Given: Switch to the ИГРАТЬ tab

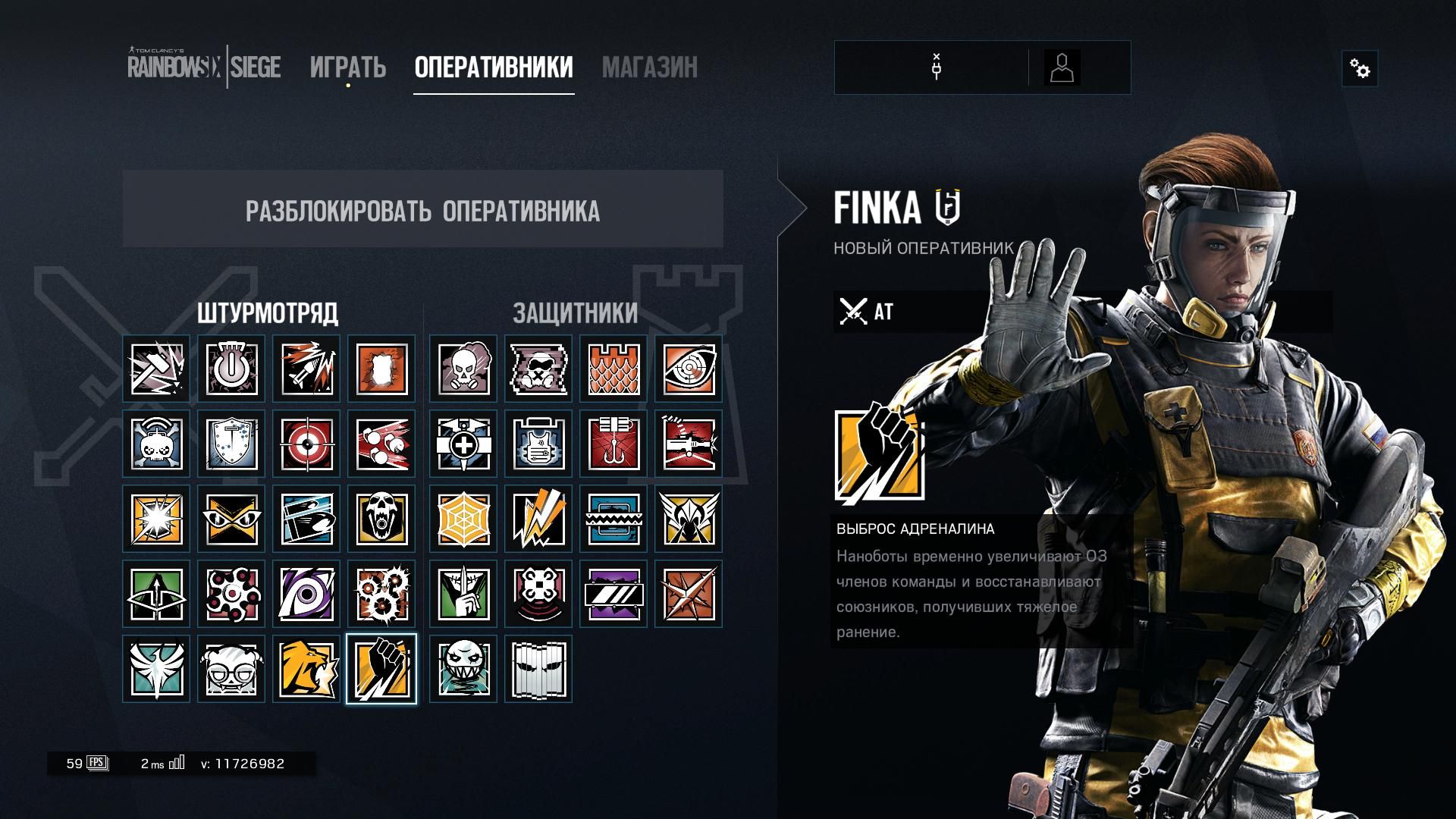Looking at the screenshot, I should pos(348,67).
